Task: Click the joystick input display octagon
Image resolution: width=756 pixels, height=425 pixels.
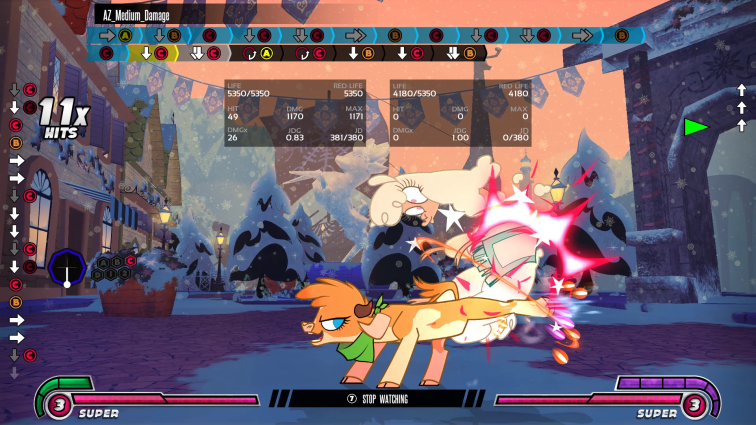Action: (x=67, y=268)
